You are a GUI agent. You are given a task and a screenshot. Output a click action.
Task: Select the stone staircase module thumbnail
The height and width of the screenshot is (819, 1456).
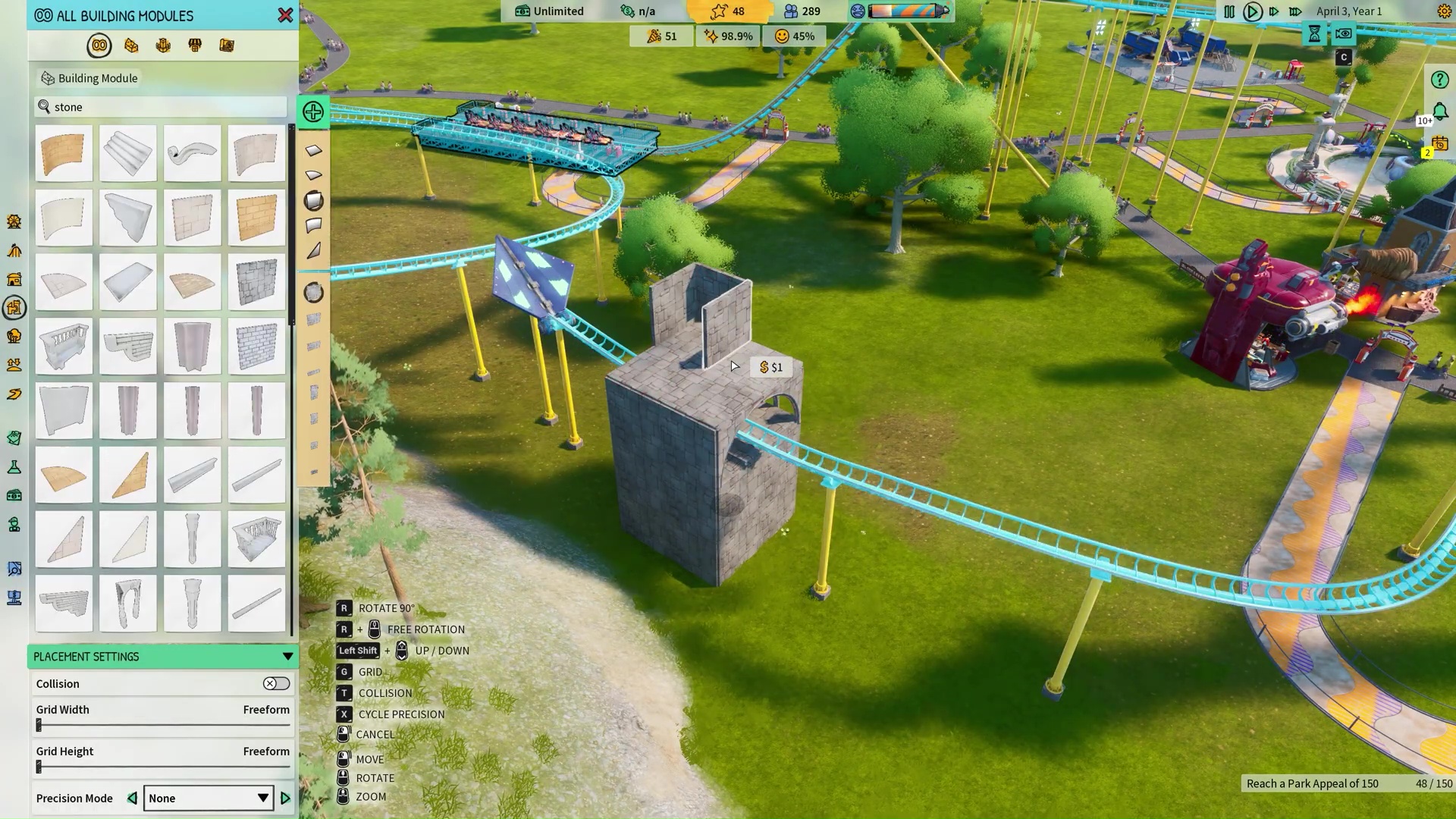127,153
